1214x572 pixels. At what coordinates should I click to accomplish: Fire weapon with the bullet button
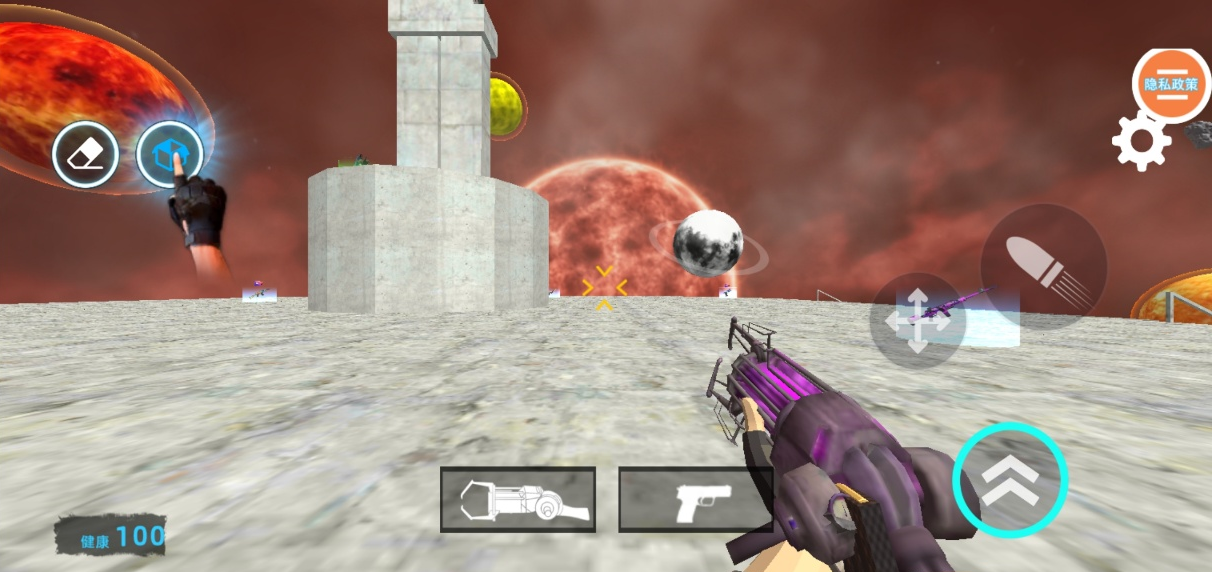pos(1043,266)
